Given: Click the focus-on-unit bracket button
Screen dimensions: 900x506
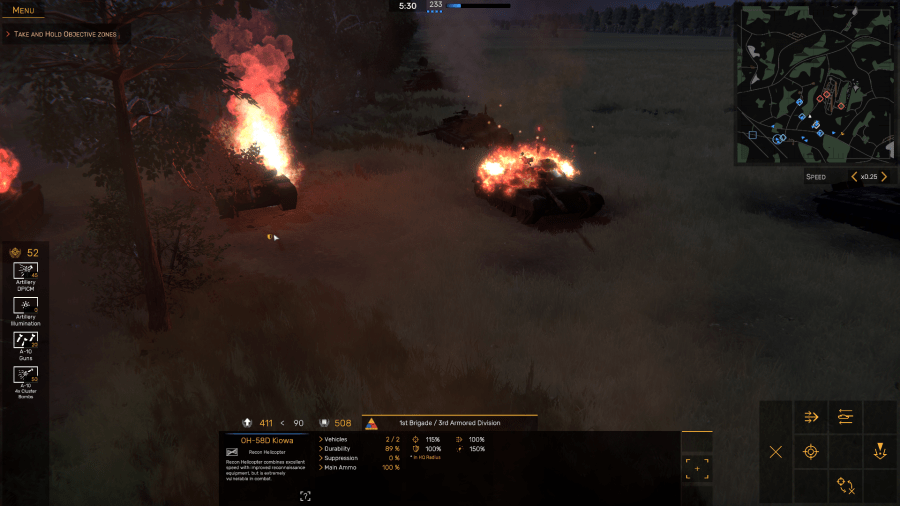Looking at the screenshot, I should pos(697,468).
